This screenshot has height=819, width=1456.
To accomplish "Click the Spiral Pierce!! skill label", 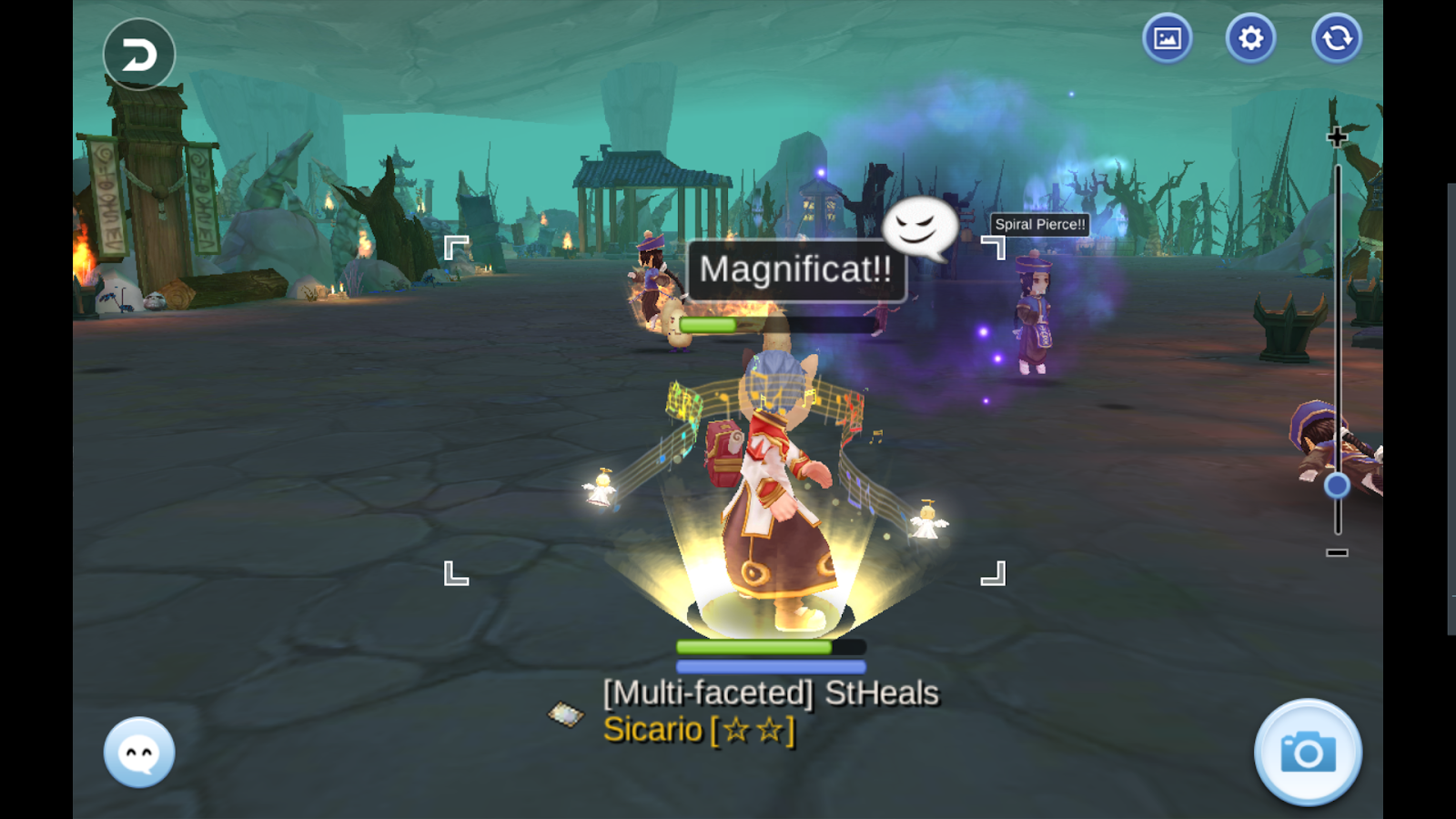I will pos(1038,225).
